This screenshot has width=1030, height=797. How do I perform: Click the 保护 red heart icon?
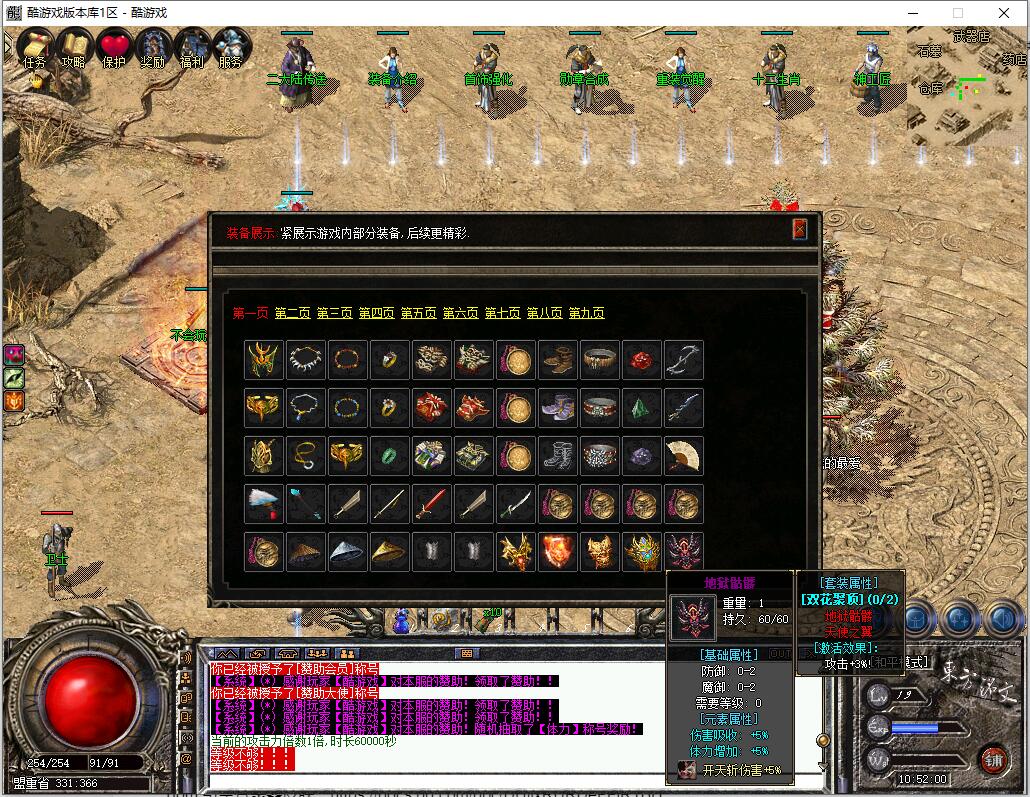pos(114,46)
